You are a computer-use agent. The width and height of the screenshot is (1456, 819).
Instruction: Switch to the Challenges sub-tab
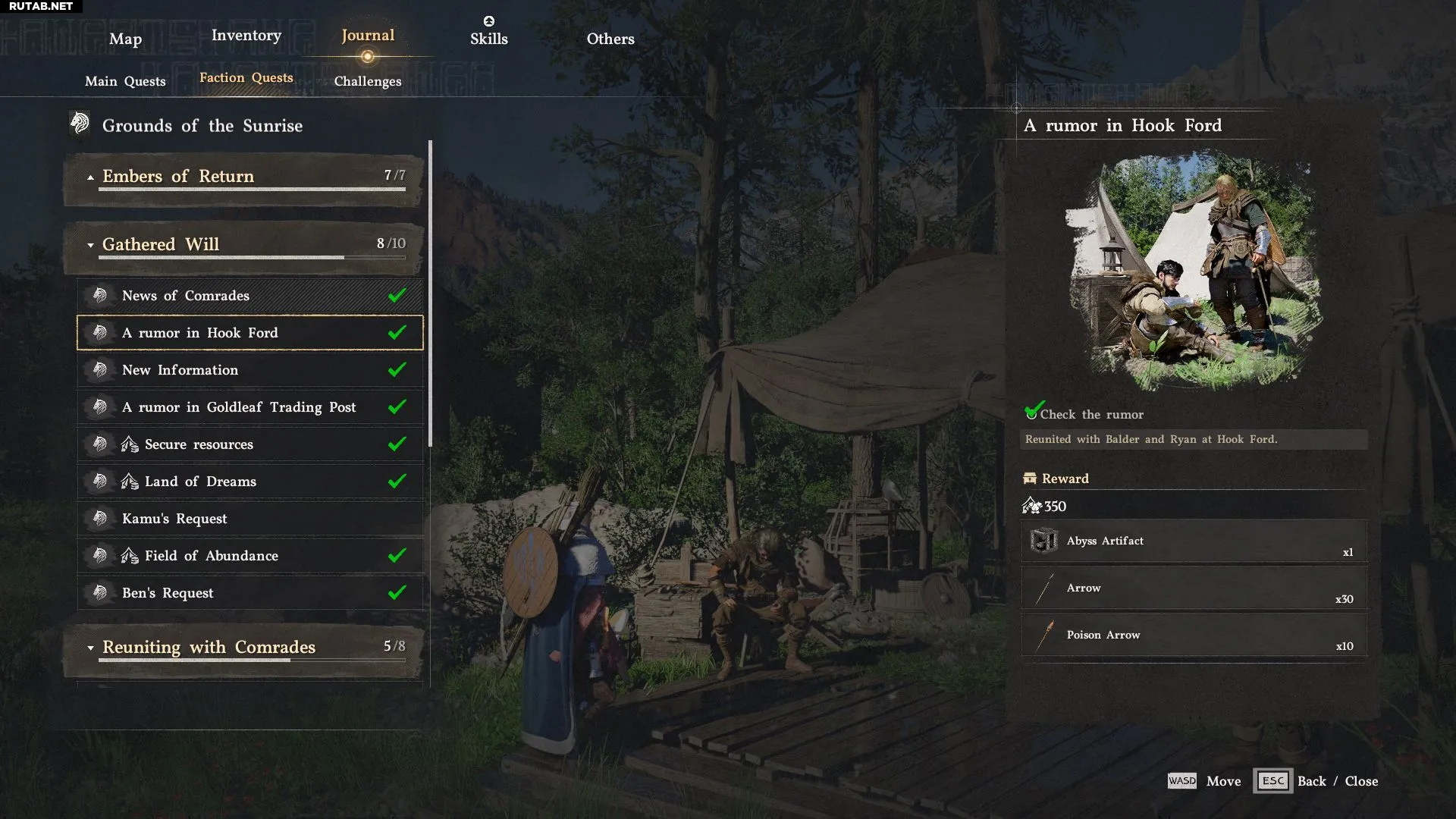click(367, 81)
